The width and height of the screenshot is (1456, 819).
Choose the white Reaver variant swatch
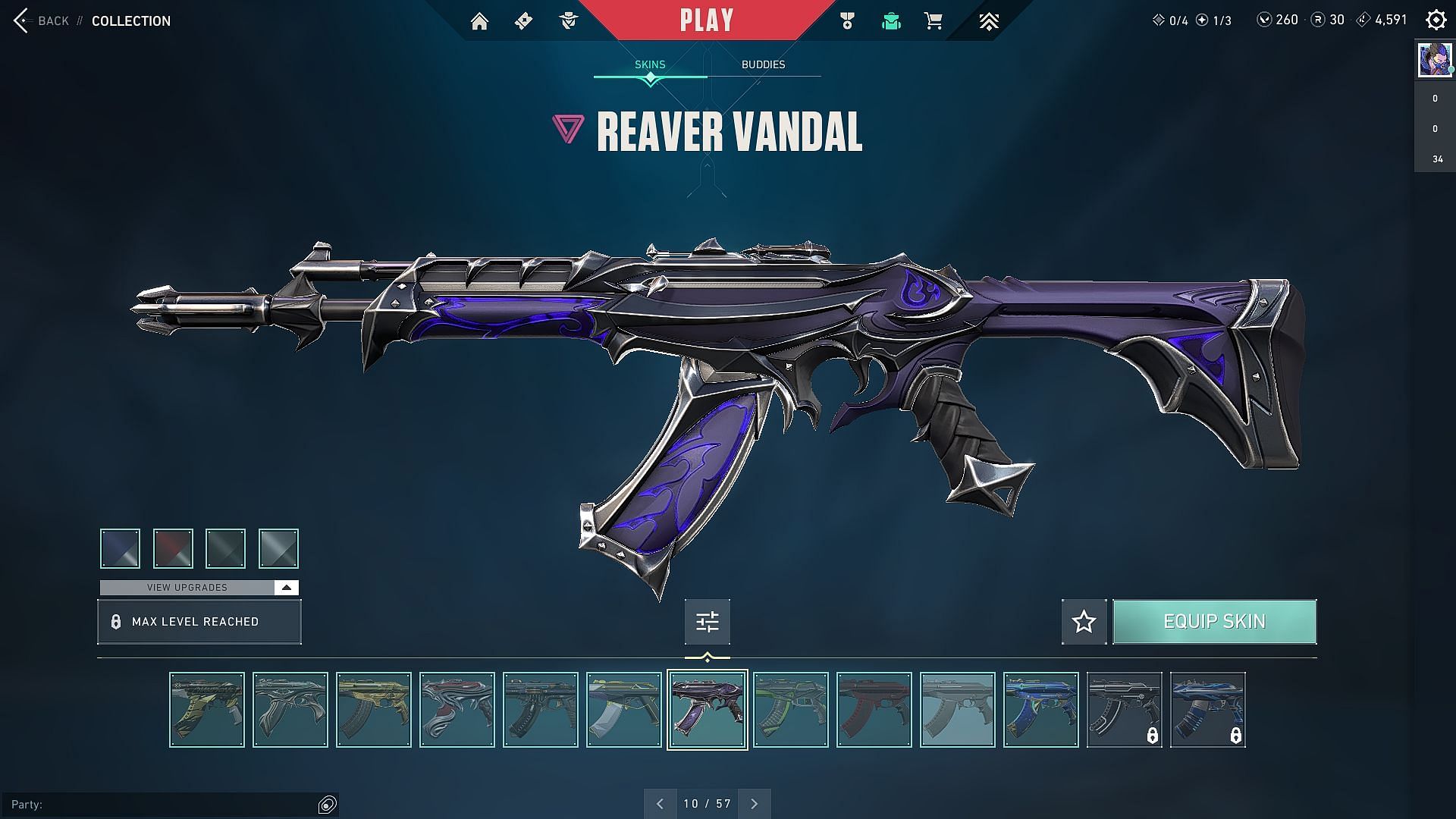[278, 548]
